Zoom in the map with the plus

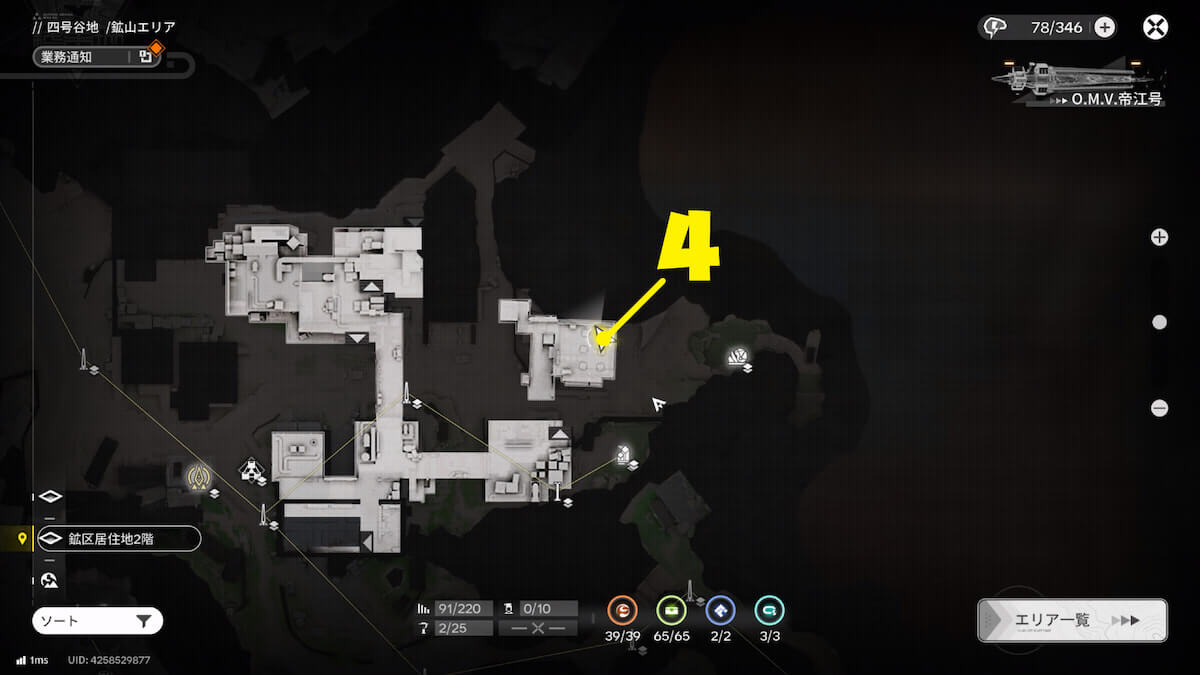[x=1159, y=237]
